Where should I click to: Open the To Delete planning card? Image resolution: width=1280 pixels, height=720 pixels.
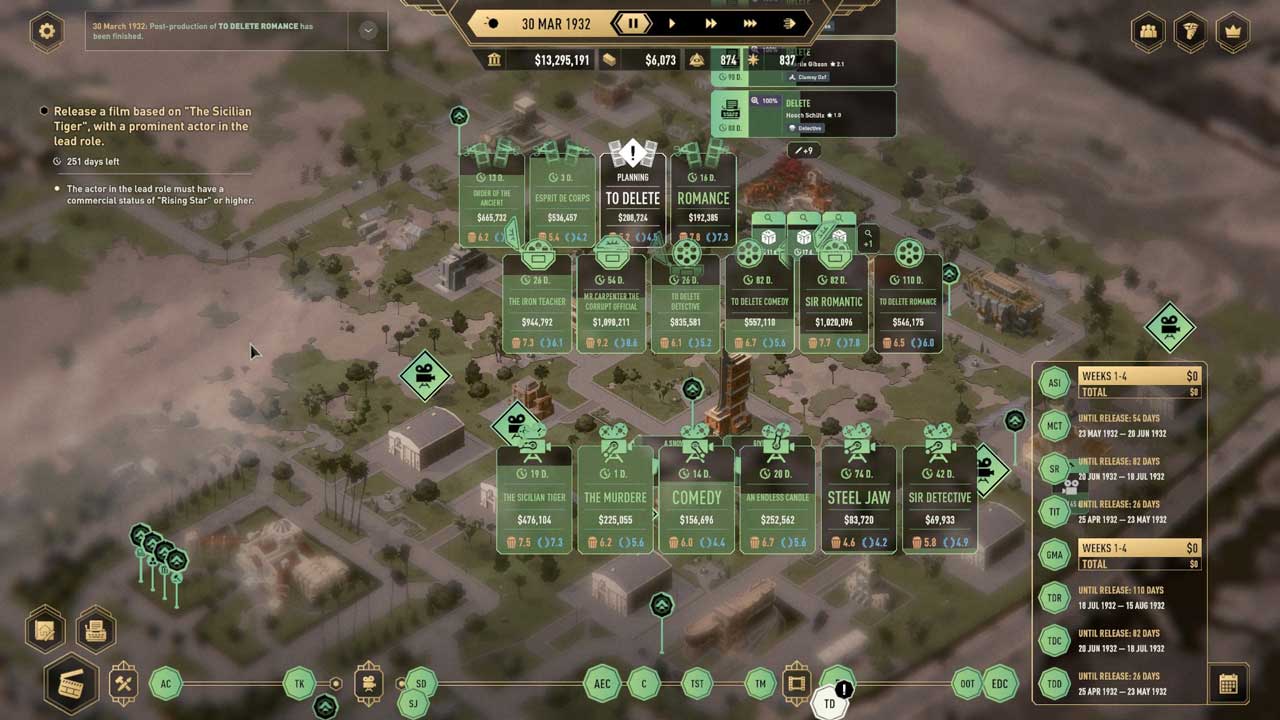[x=632, y=198]
